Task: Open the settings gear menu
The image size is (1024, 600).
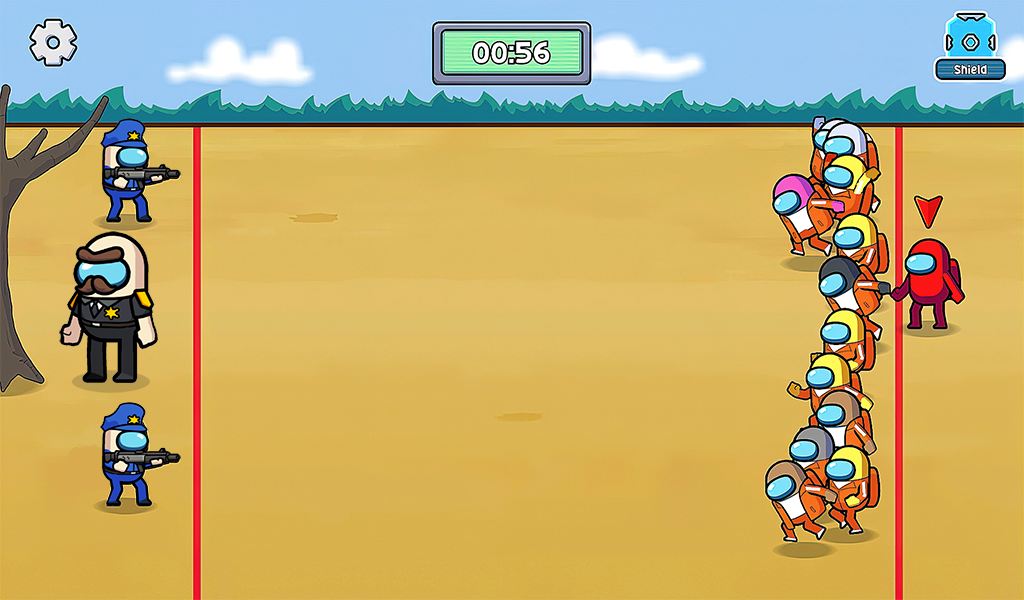Action: pos(53,43)
